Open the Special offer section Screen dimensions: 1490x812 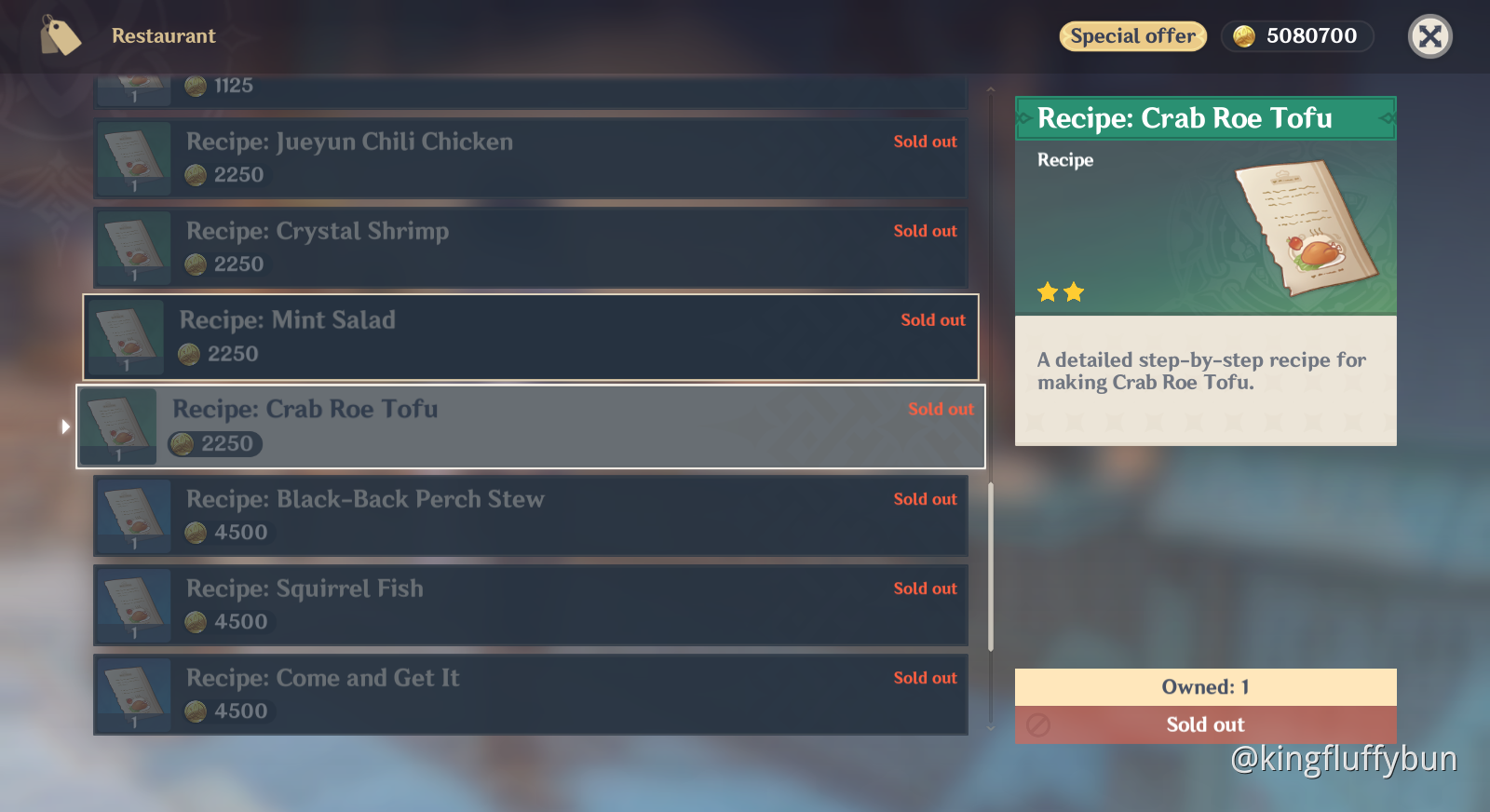(1132, 36)
